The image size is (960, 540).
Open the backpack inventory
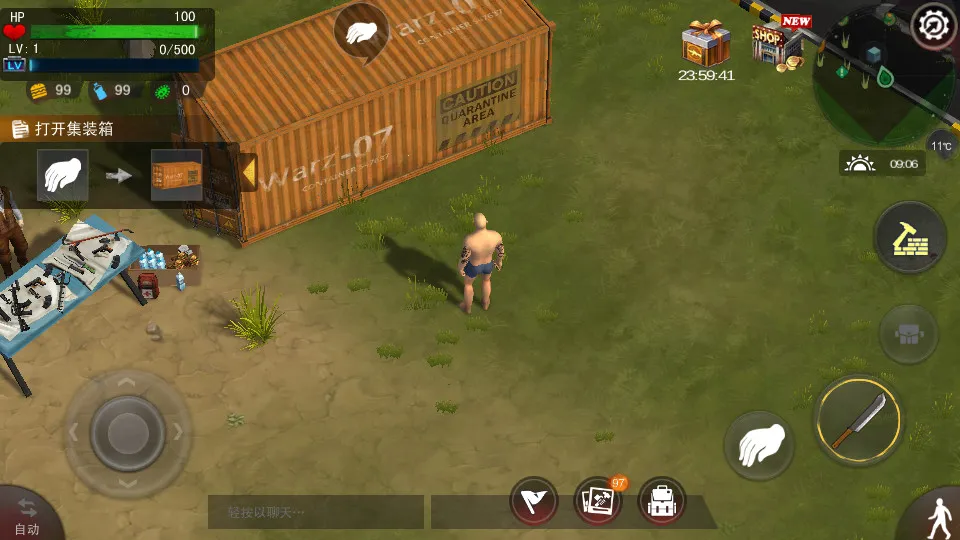(660, 501)
